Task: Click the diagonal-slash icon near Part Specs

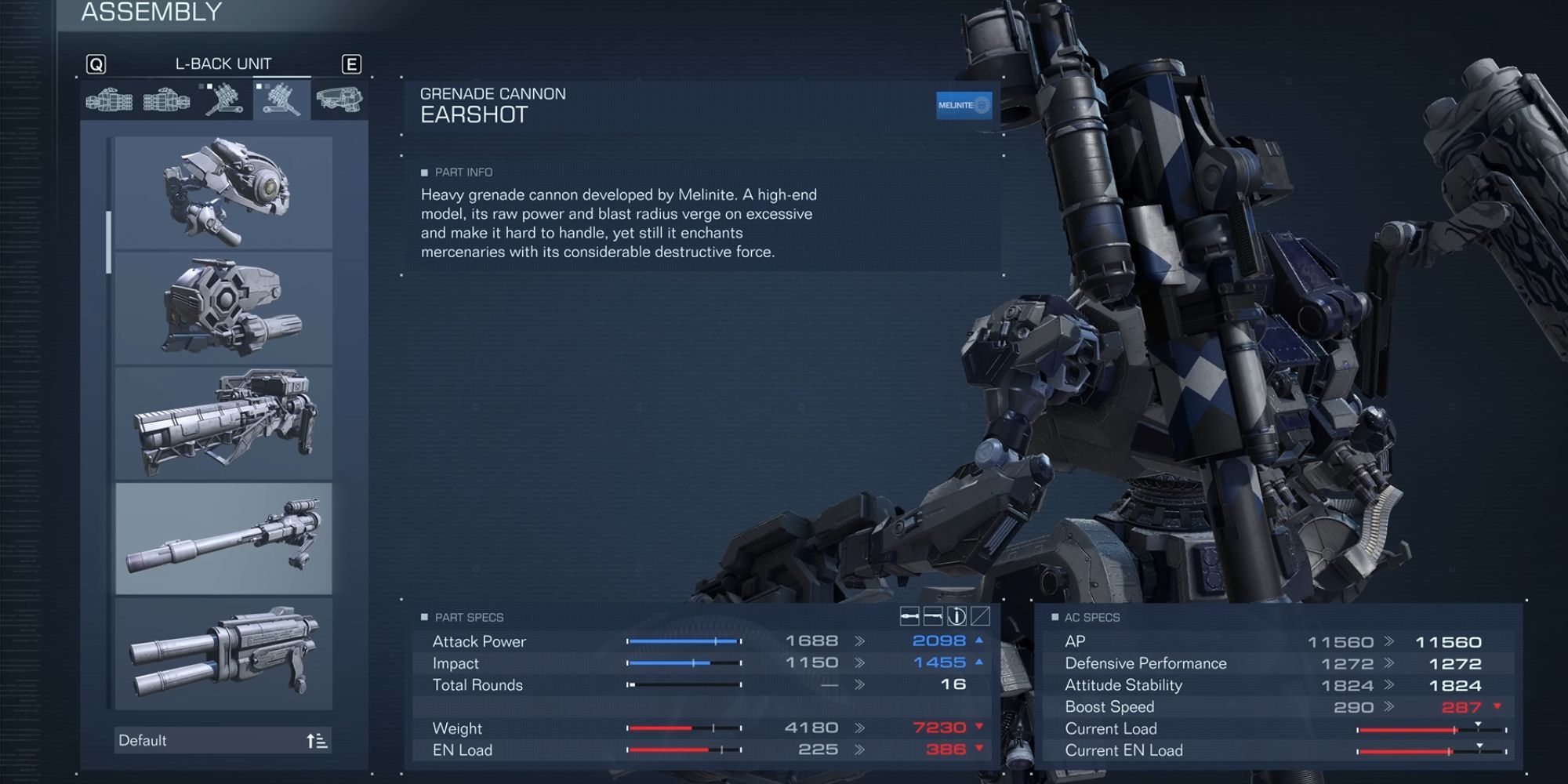Action: pyautogui.click(x=980, y=615)
